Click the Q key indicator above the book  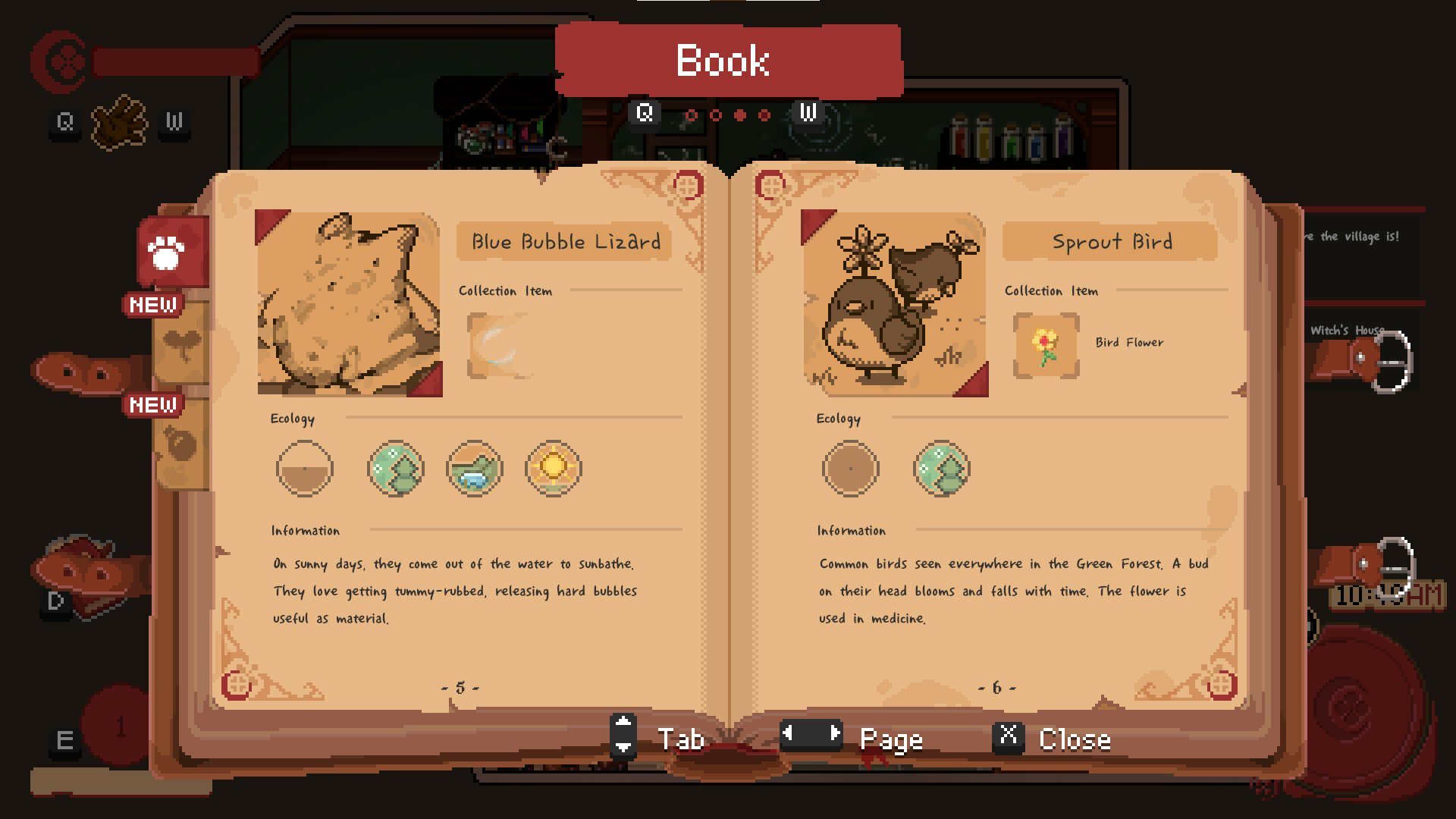(x=644, y=113)
